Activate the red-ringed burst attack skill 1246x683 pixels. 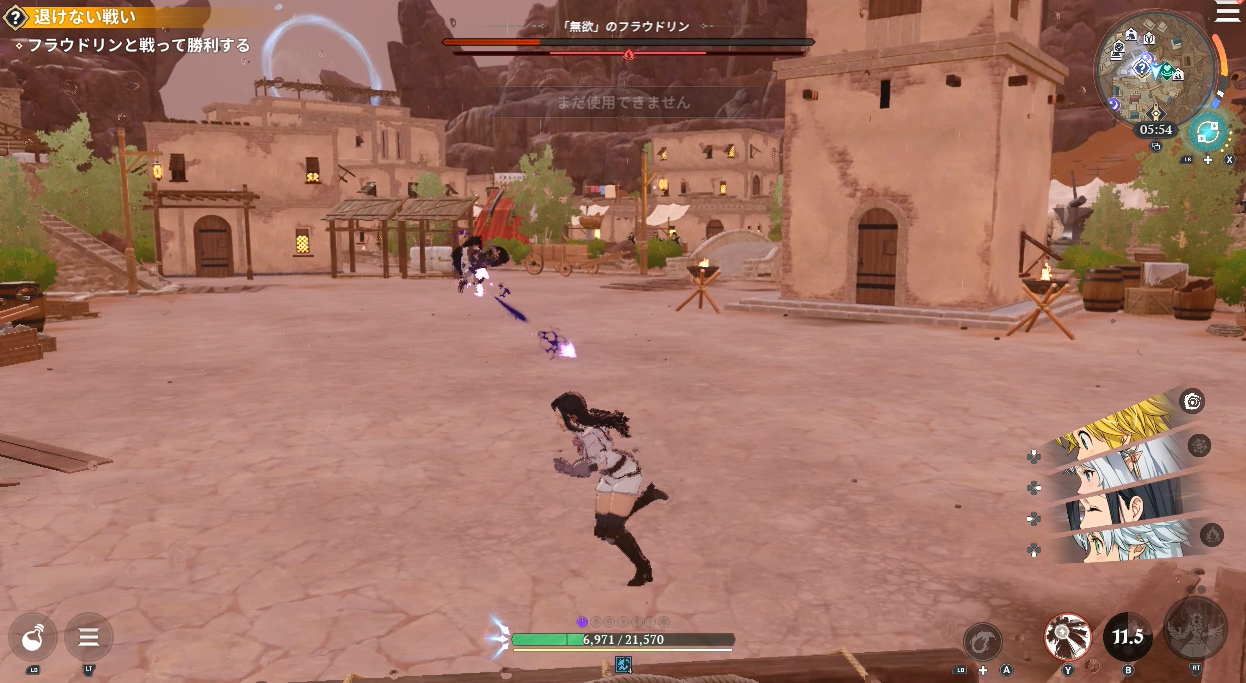tap(1068, 637)
